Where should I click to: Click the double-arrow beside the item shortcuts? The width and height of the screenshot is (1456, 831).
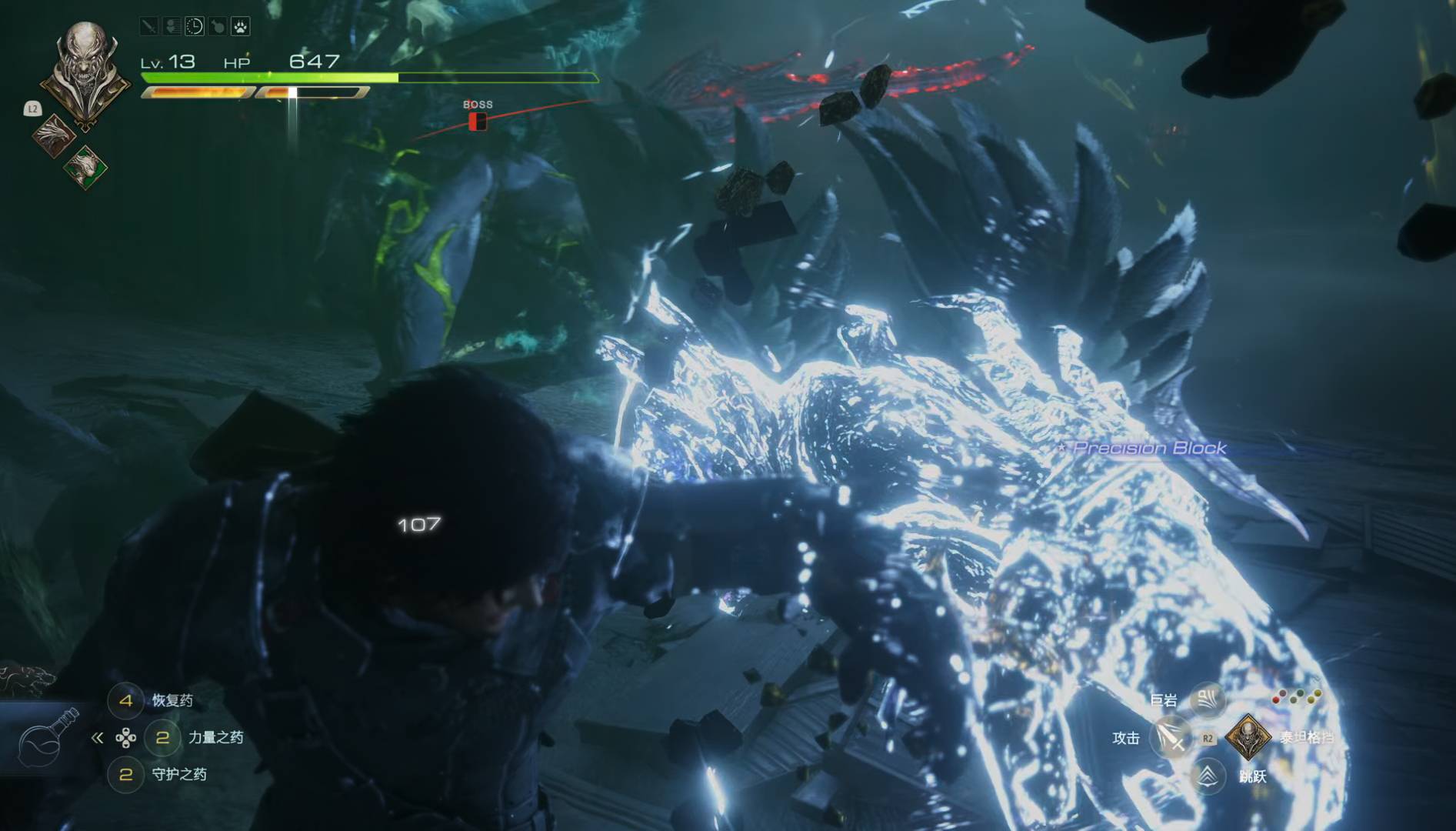(x=97, y=738)
